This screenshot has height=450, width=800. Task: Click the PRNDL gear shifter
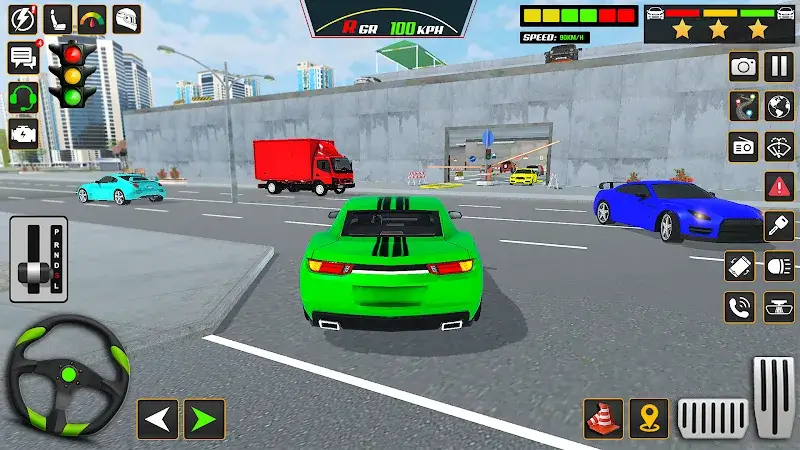[38, 260]
